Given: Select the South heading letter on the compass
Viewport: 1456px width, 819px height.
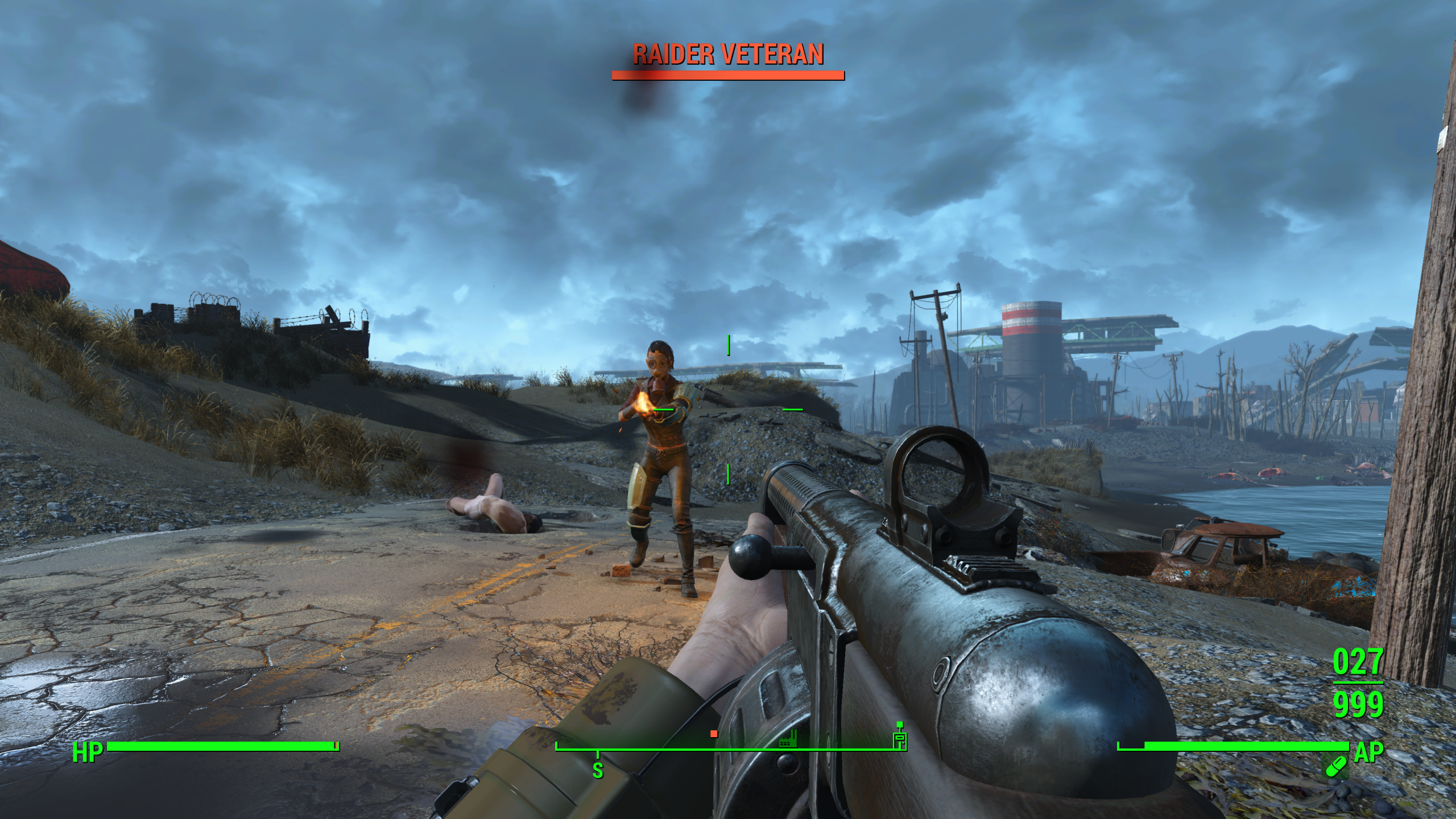Looking at the screenshot, I should tap(598, 771).
